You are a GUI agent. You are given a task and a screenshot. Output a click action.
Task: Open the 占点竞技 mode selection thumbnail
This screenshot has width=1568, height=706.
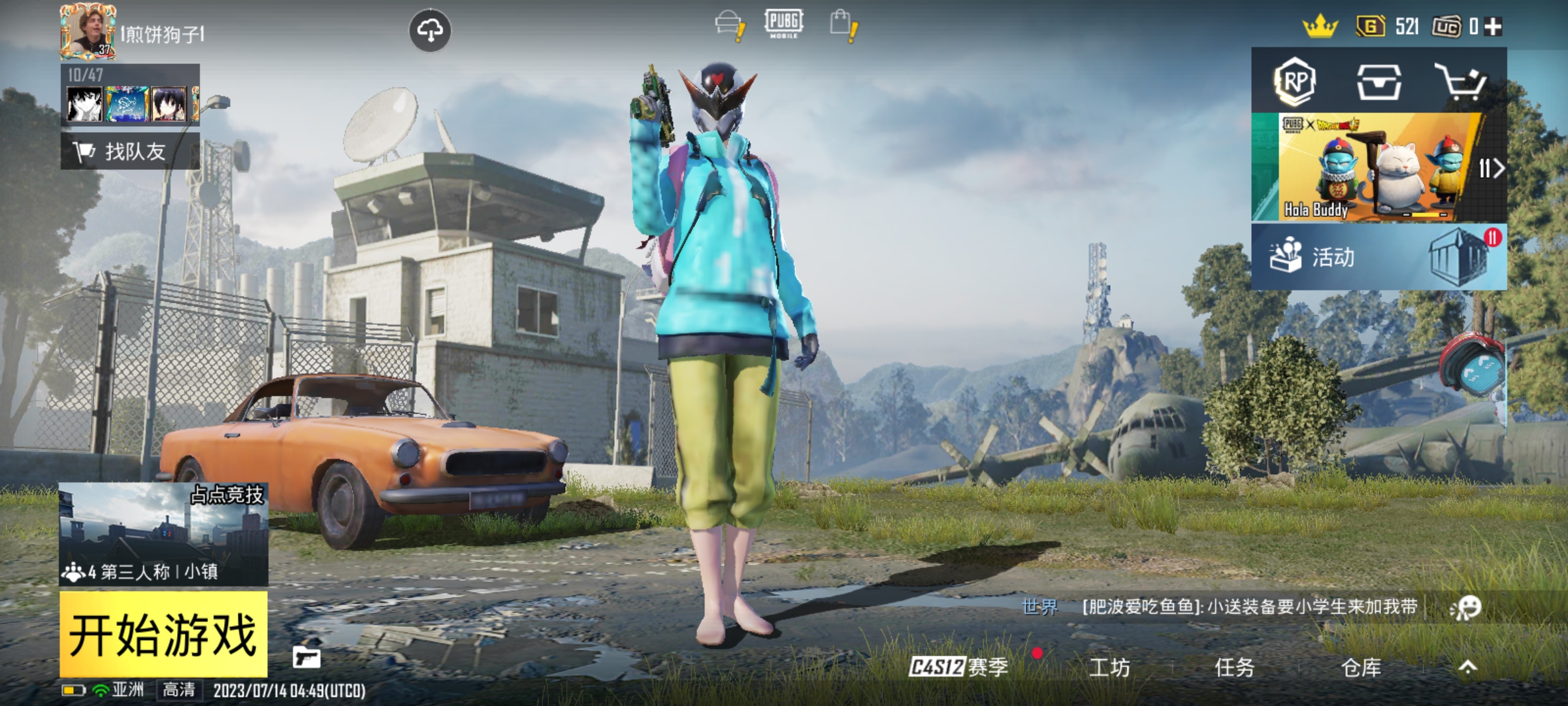[x=163, y=533]
